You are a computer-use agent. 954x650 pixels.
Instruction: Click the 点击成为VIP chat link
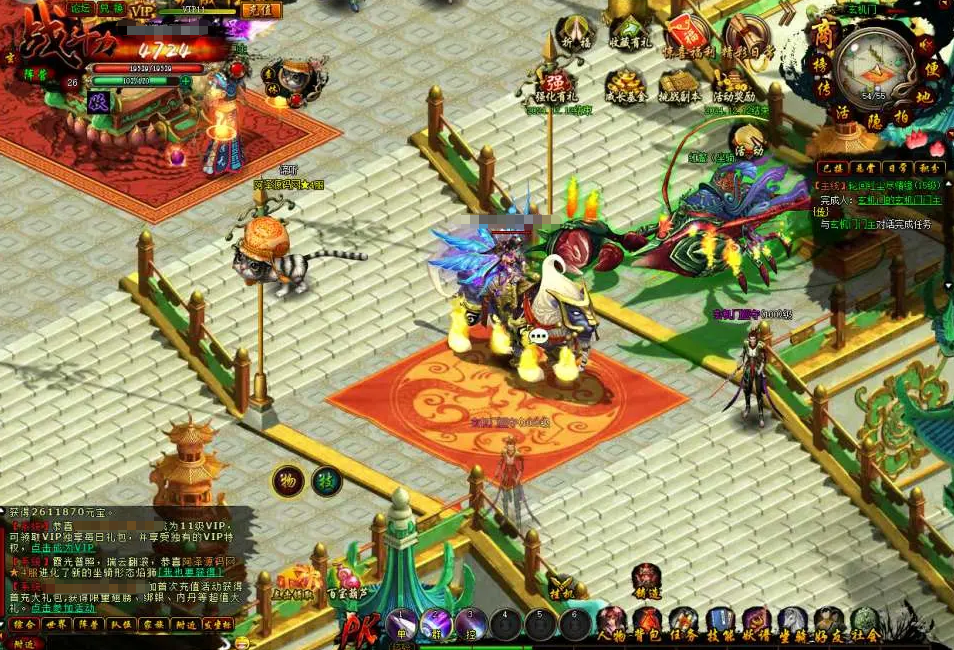[x=62, y=548]
